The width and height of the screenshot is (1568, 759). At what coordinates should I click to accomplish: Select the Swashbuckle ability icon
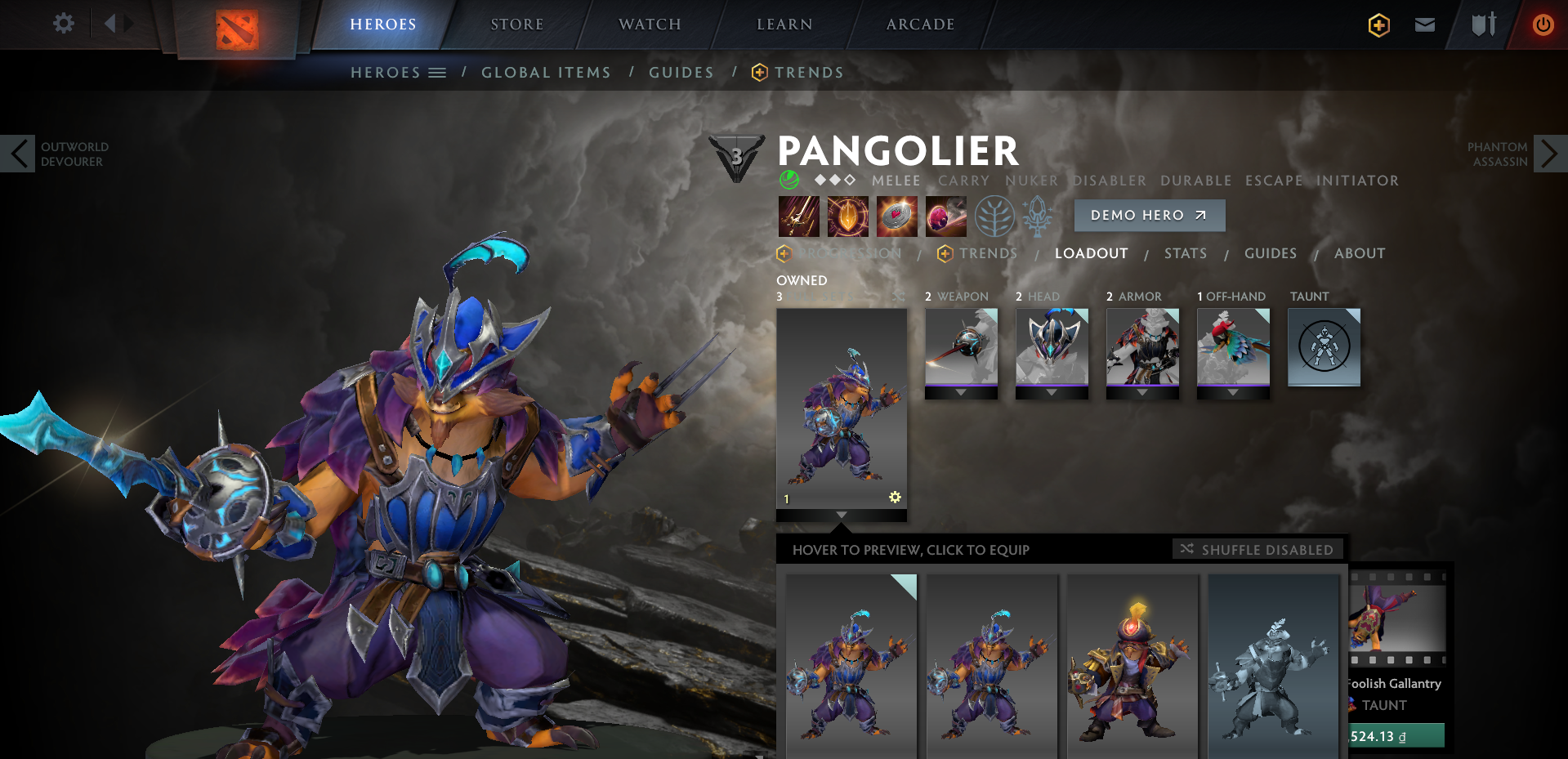[799, 217]
